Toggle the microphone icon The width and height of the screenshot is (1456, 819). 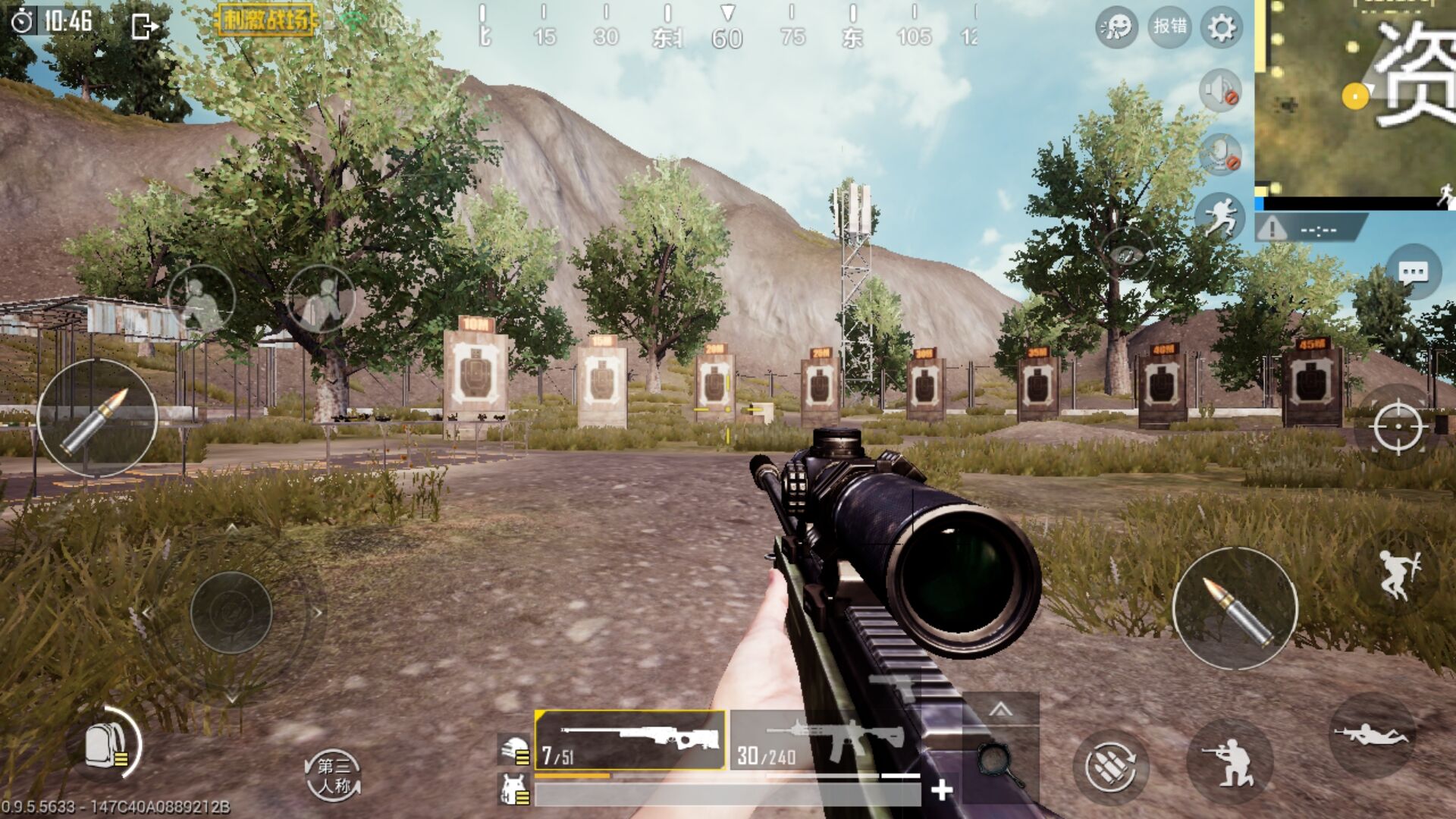tap(1220, 155)
